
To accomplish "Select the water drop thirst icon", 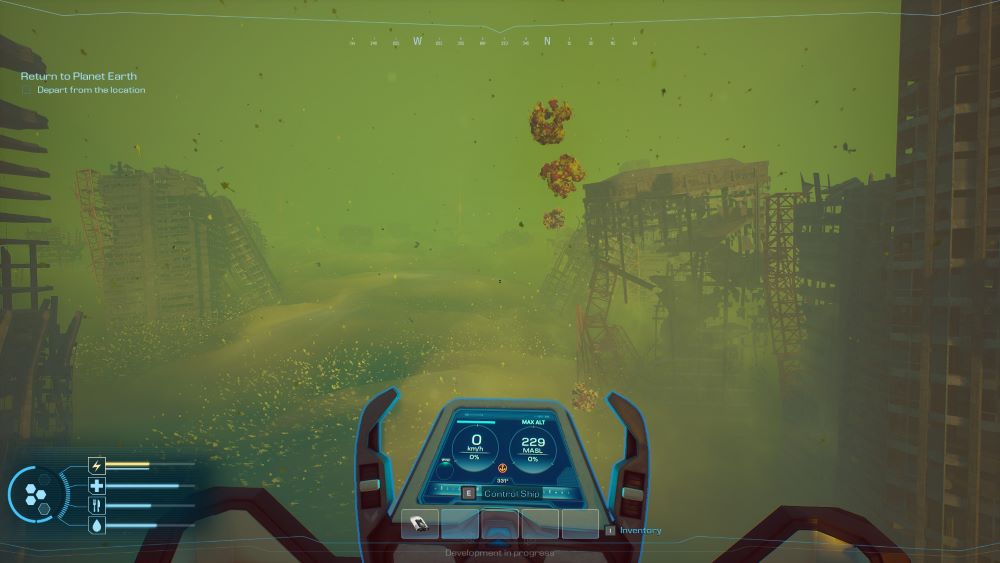I will click(x=97, y=526).
